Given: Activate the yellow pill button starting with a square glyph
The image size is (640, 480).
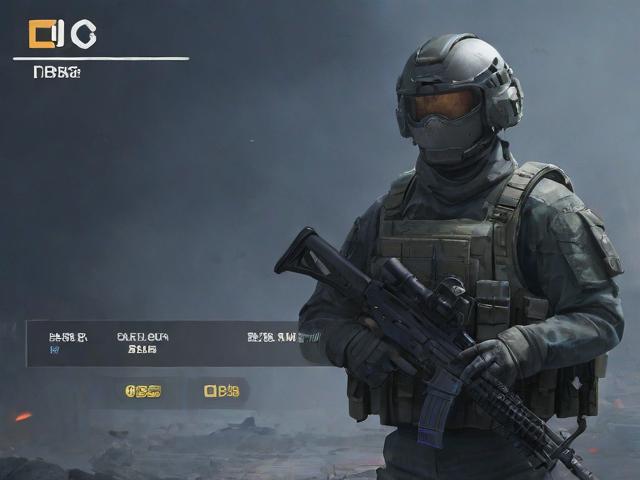Looking at the screenshot, I should point(222,391).
